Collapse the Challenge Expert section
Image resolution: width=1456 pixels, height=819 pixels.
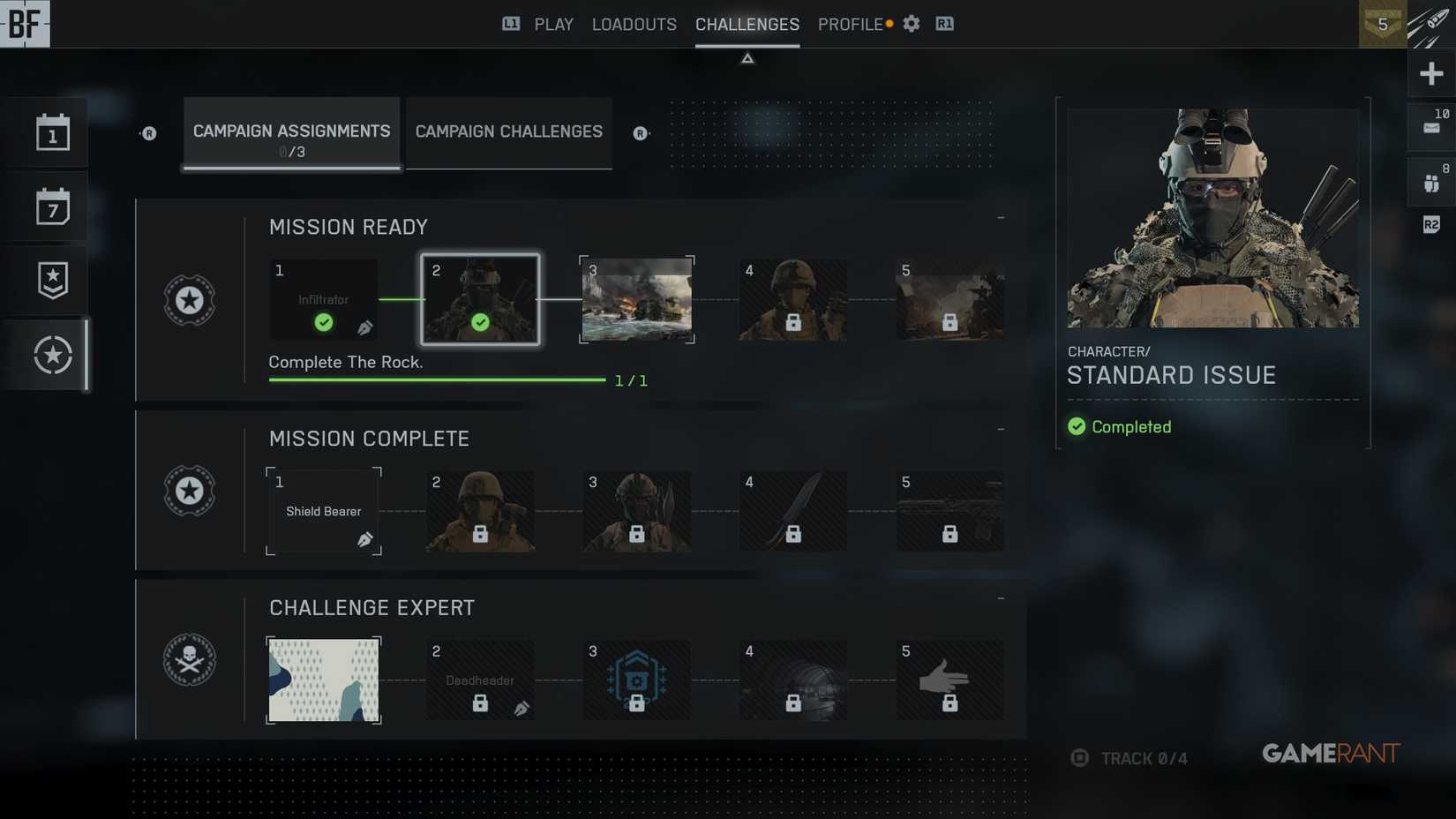(x=1000, y=596)
